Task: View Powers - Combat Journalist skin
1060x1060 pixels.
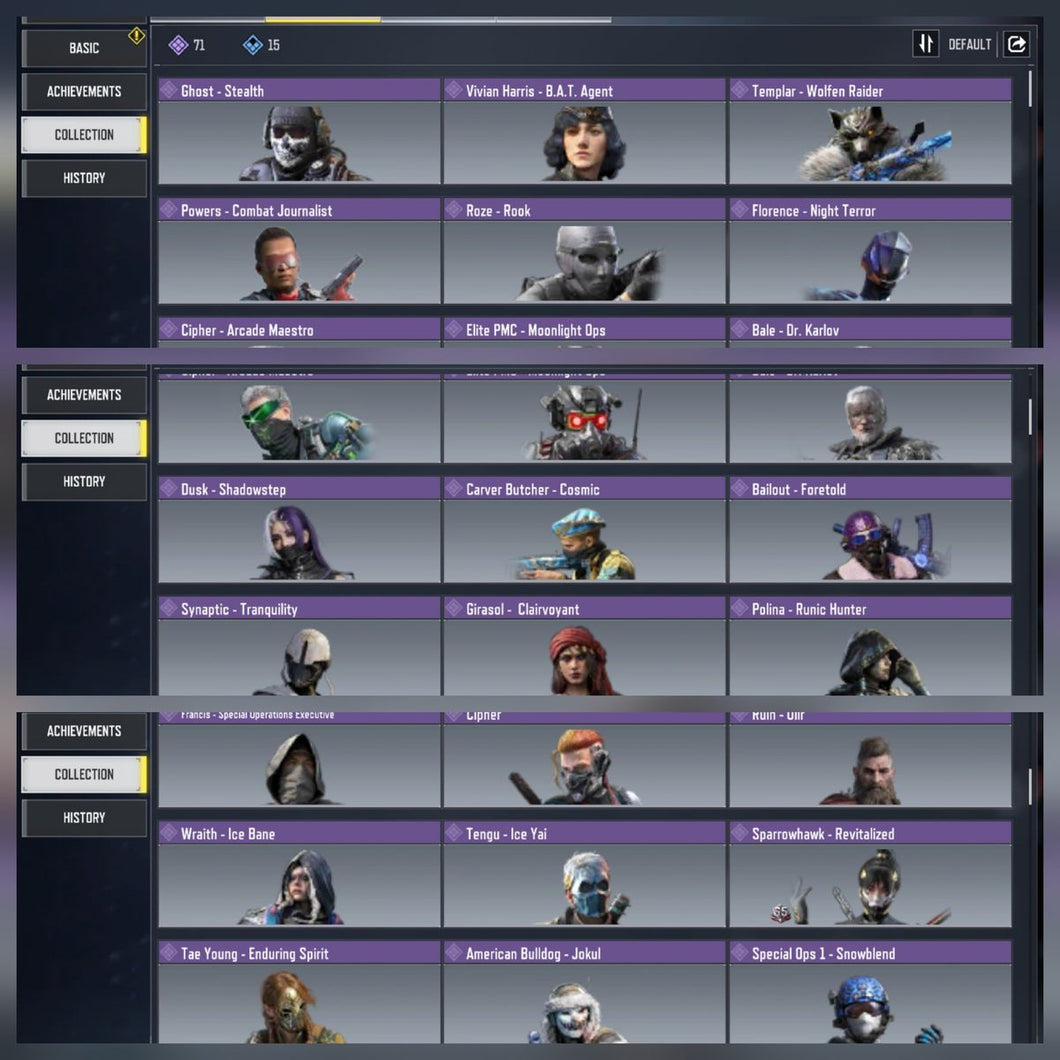Action: tap(299, 252)
